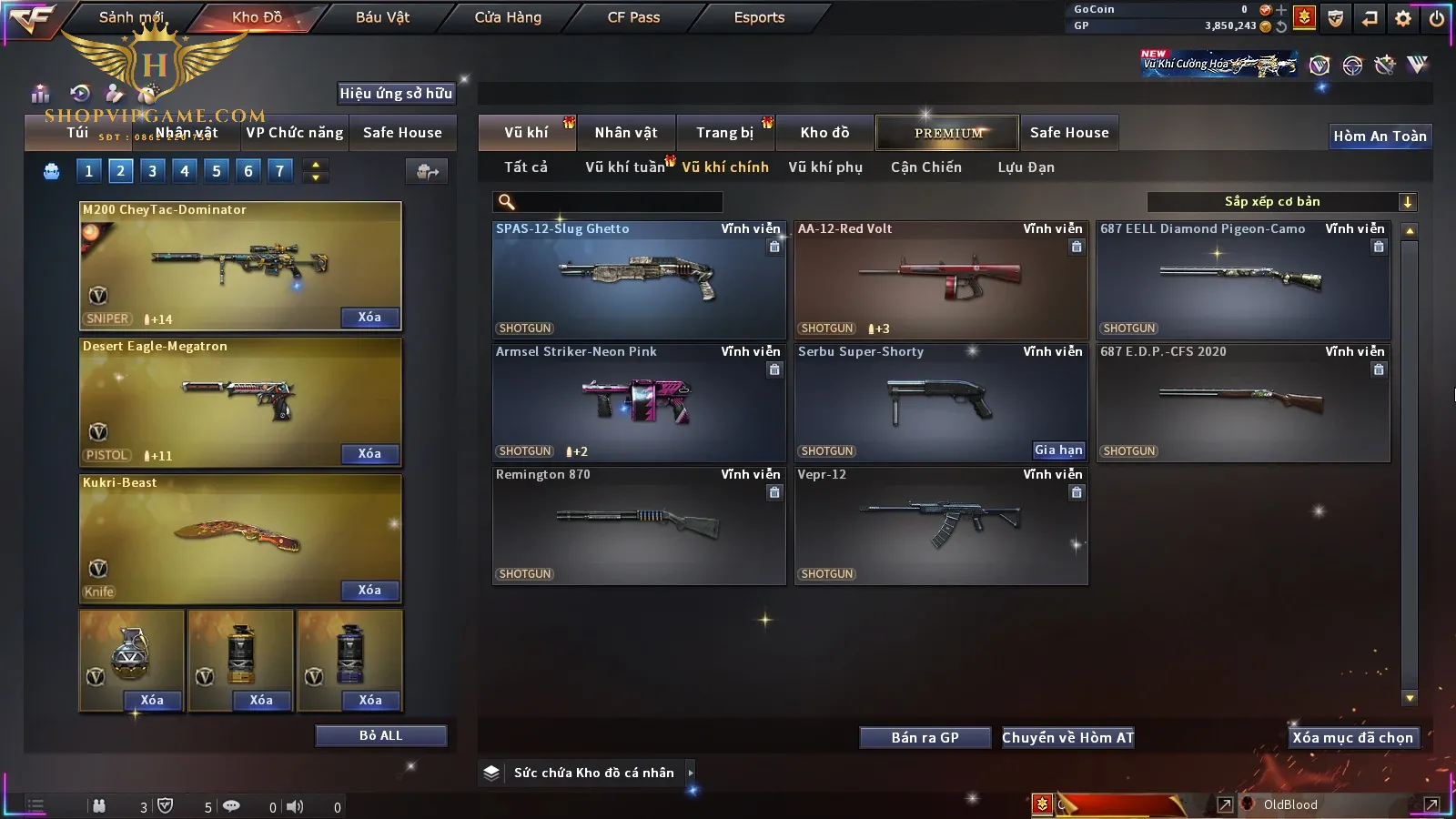Remove the Kukri-Beast knife with Xóa
Screen dimensions: 1456x819
point(369,591)
